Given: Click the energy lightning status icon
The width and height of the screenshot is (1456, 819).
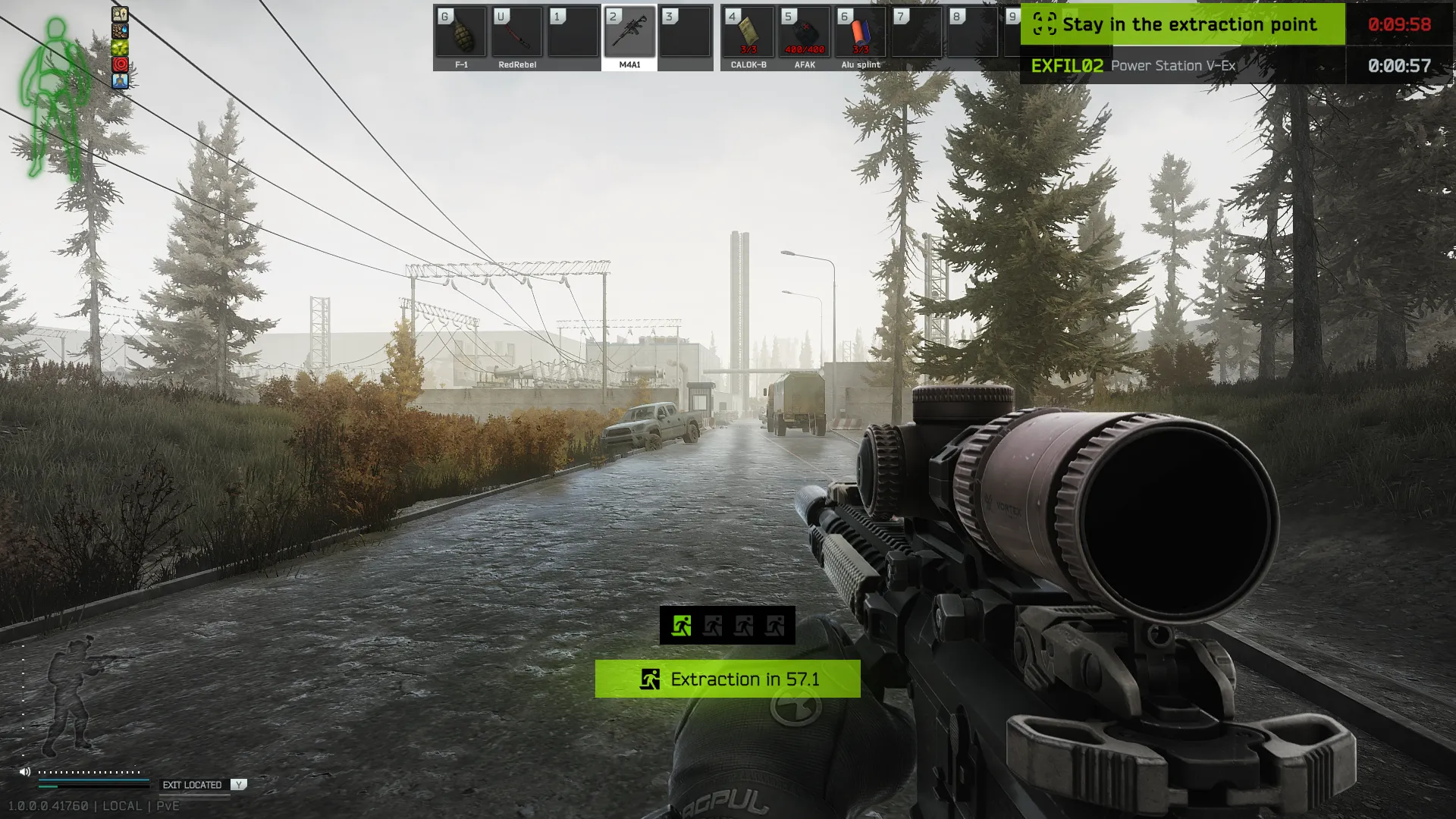Looking at the screenshot, I should tap(120, 14).
